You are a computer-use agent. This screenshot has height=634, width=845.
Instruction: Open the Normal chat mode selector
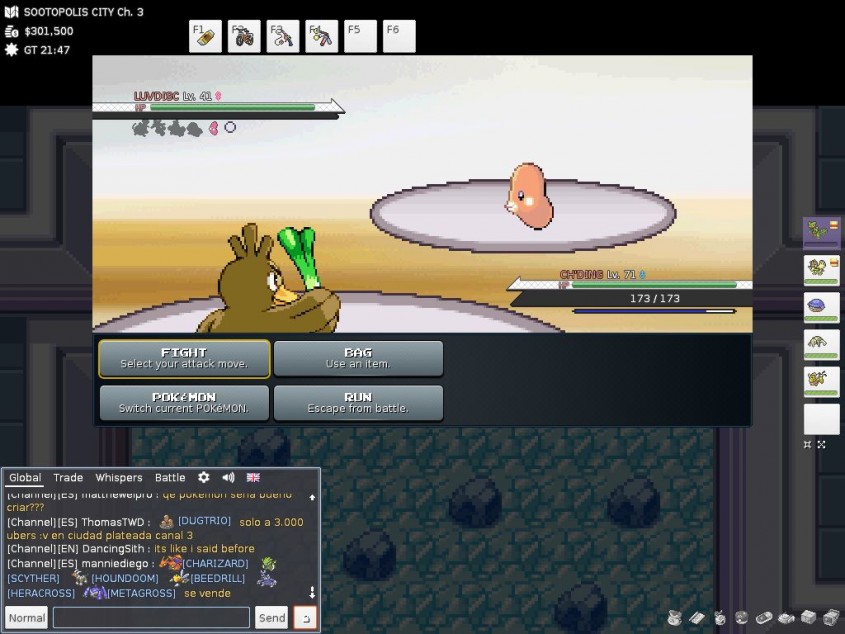click(27, 618)
